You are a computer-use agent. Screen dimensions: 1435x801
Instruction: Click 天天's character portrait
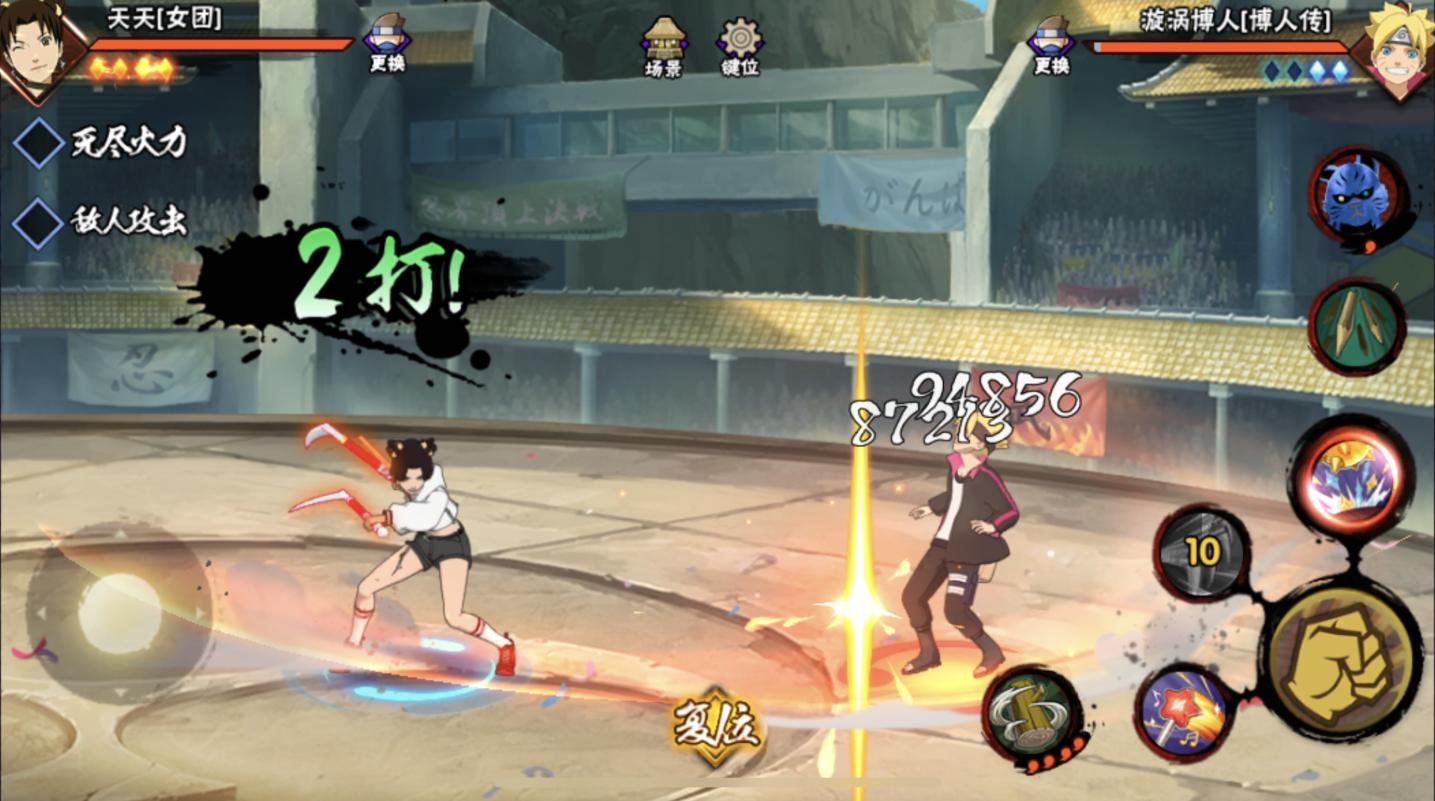[x=38, y=50]
